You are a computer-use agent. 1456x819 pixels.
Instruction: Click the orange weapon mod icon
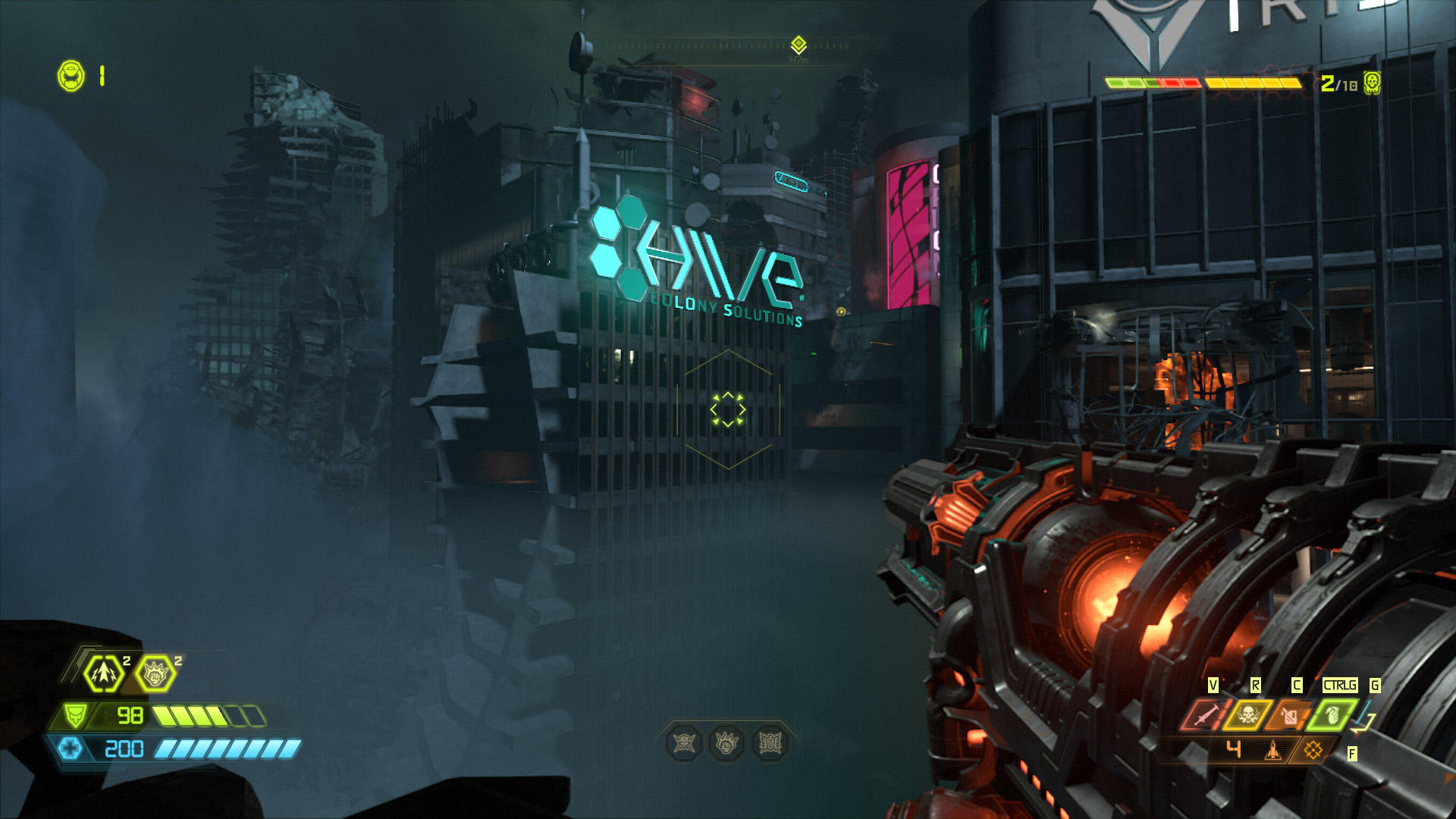(1313, 750)
